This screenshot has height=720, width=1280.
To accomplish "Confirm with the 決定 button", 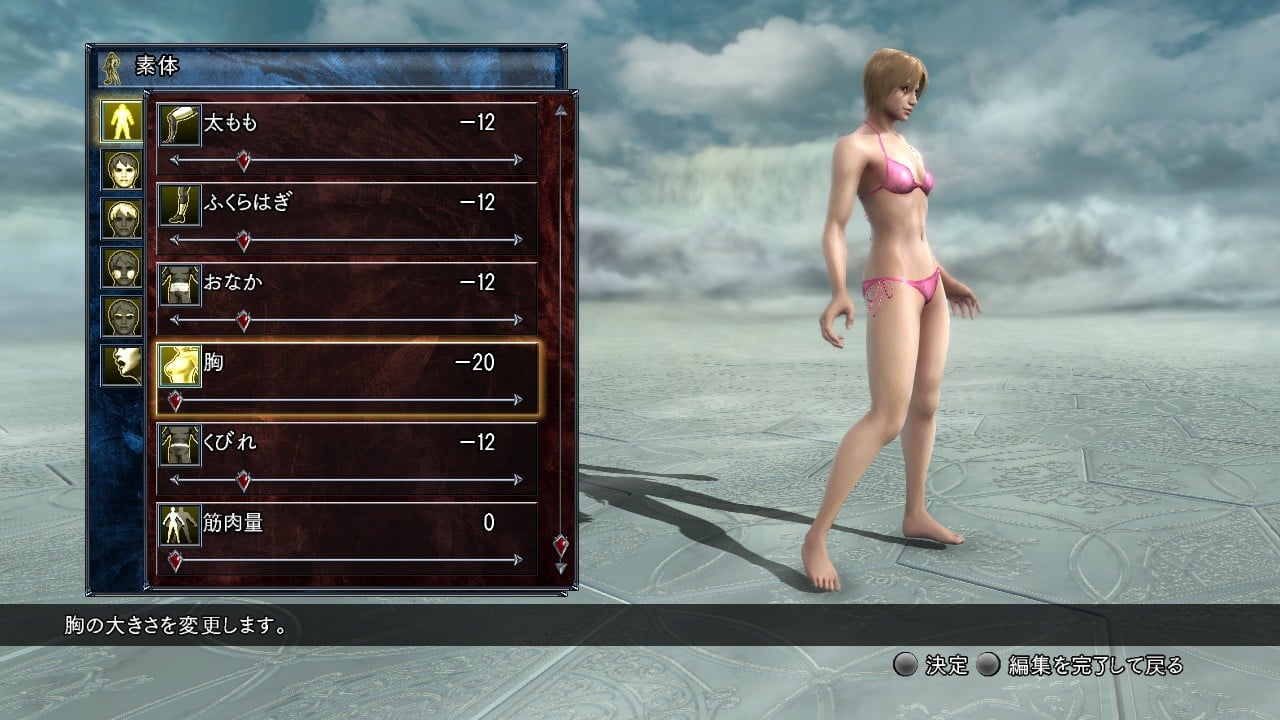I will [932, 665].
